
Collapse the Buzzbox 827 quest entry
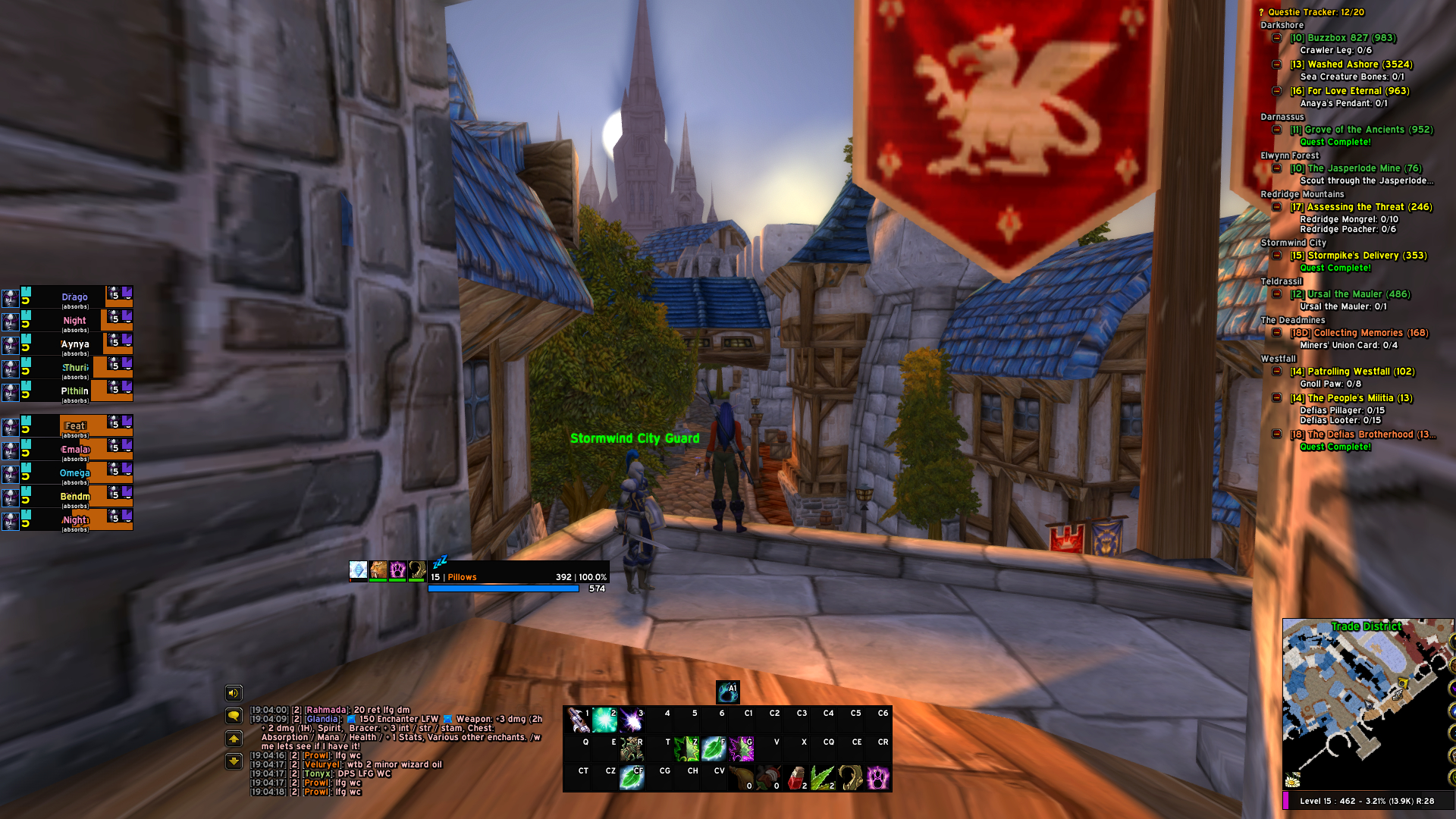[x=1277, y=38]
